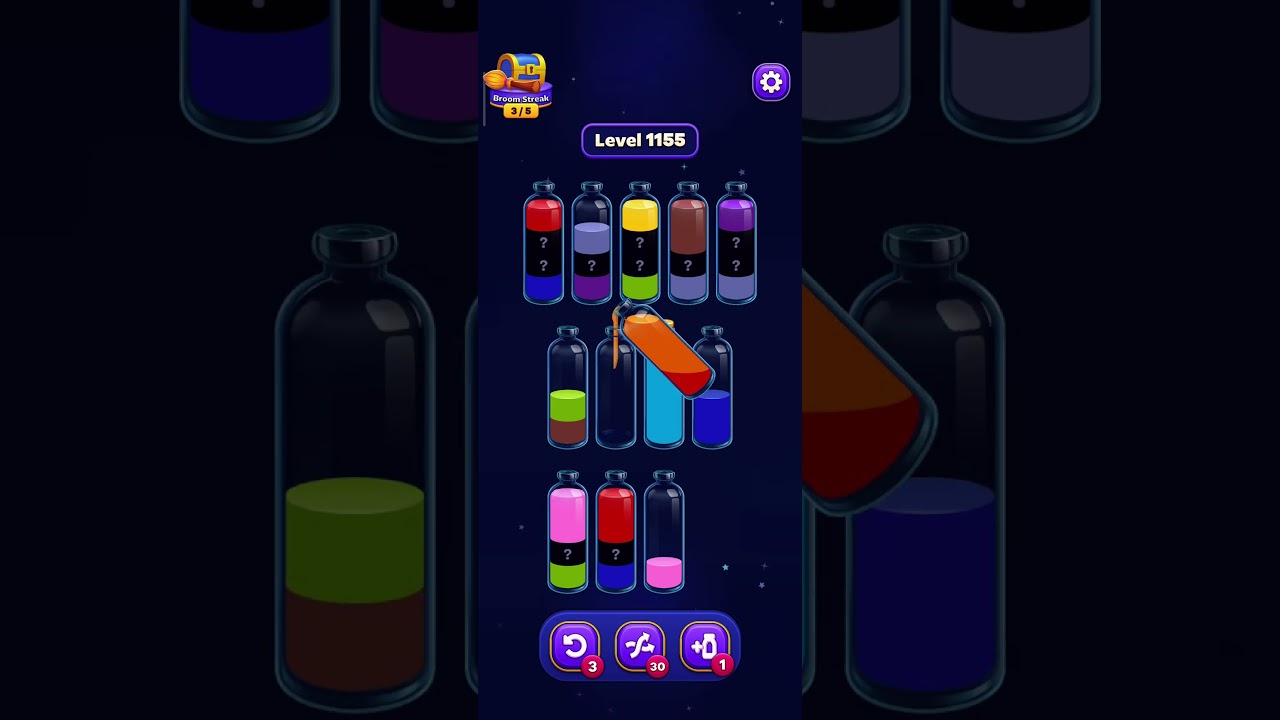Screen dimensions: 1280x720
Task: Click the extra bottle badge showing 1
Action: point(721,666)
